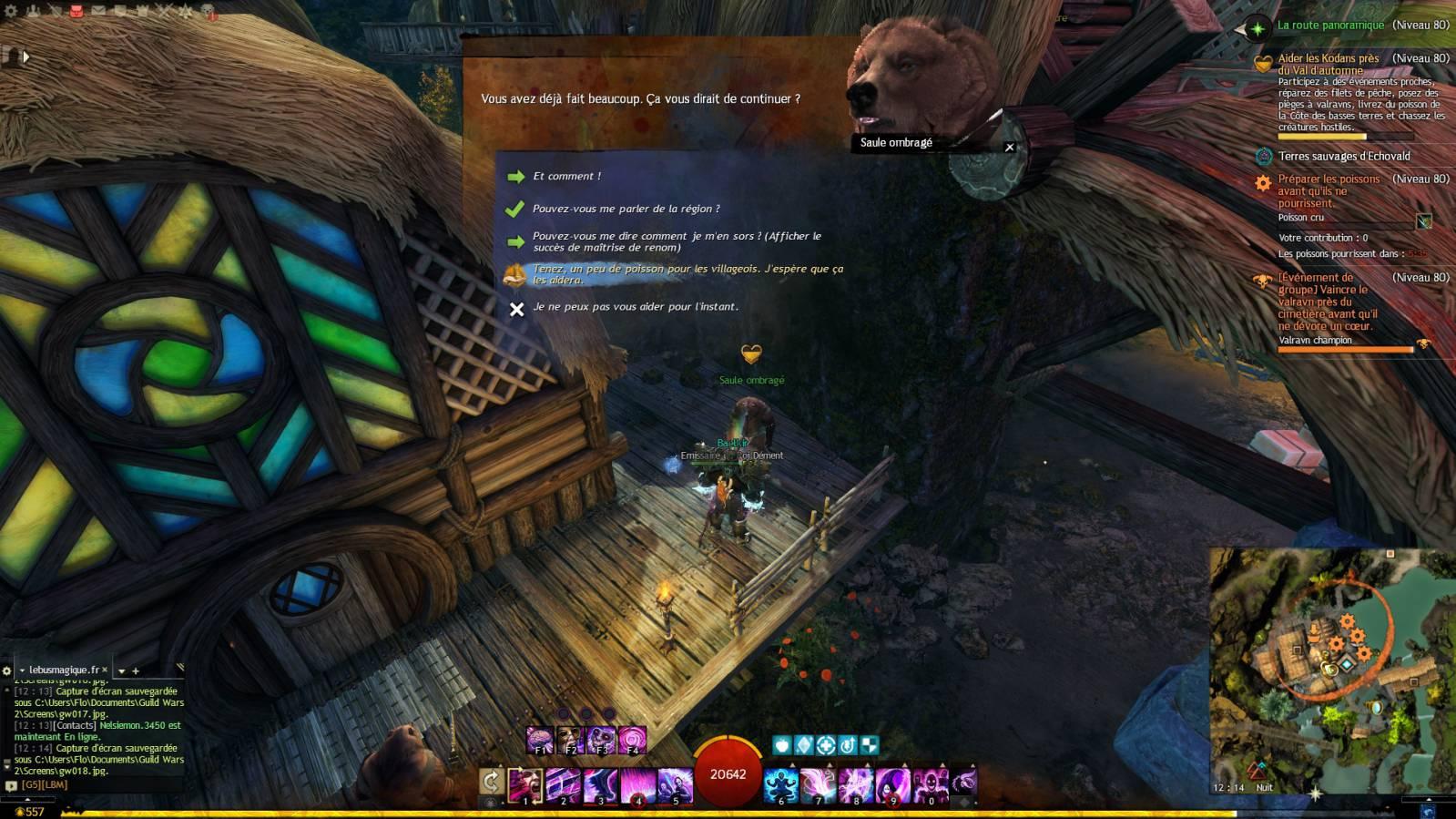
Task: Give fish to the villagers dialogue option
Action: 687,274
